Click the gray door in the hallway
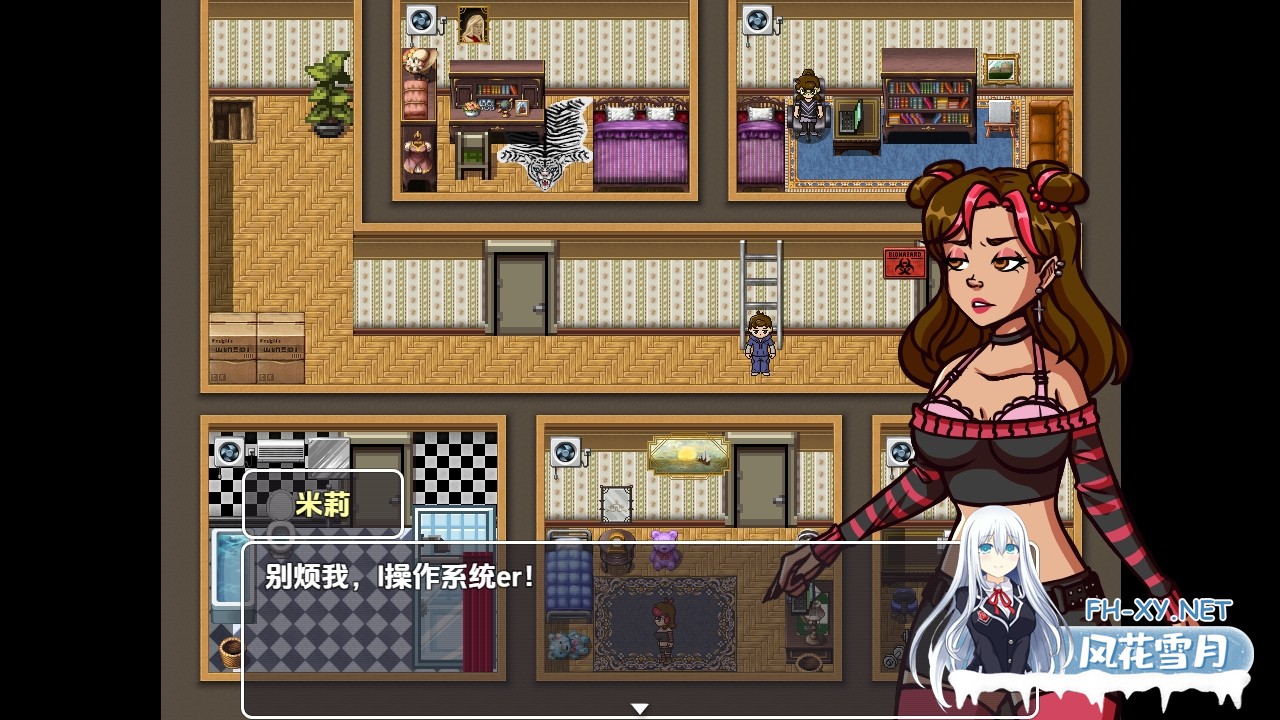Viewport: 1280px width, 720px height. [x=518, y=290]
